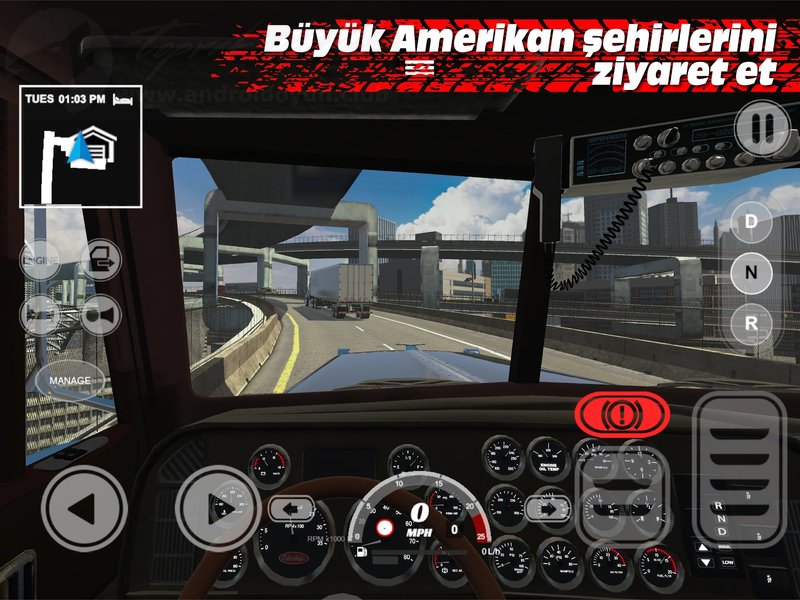Tap the small brake pedal
The height and width of the screenshot is (600, 800).
625,493
